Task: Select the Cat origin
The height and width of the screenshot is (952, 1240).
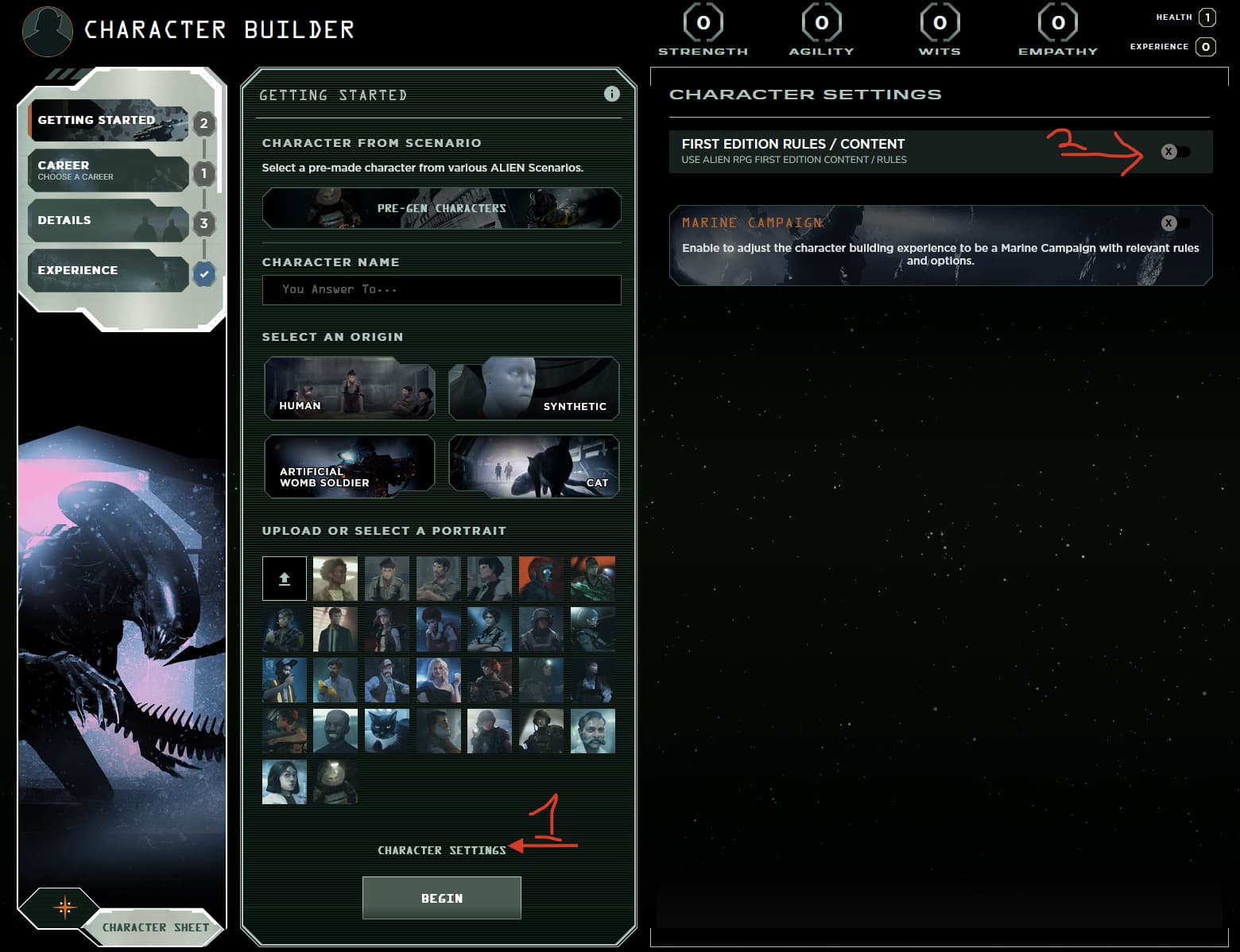Action: pos(533,466)
